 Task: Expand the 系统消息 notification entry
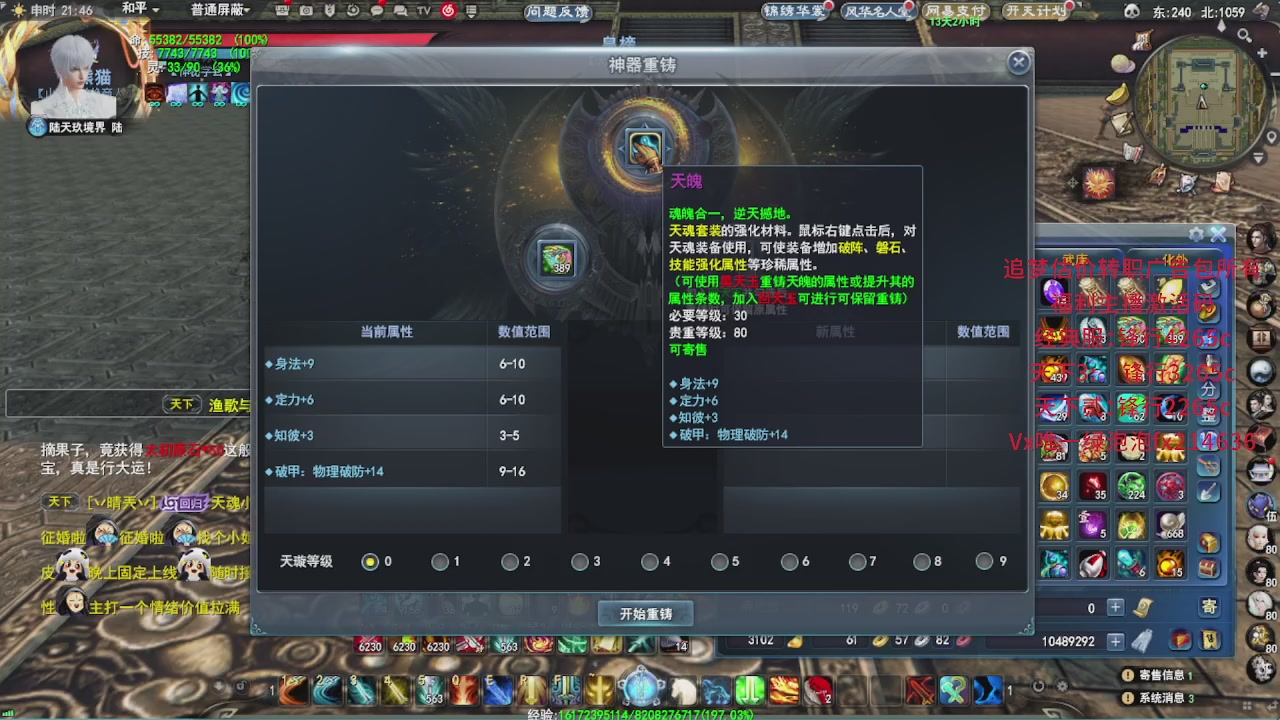coord(1162,698)
